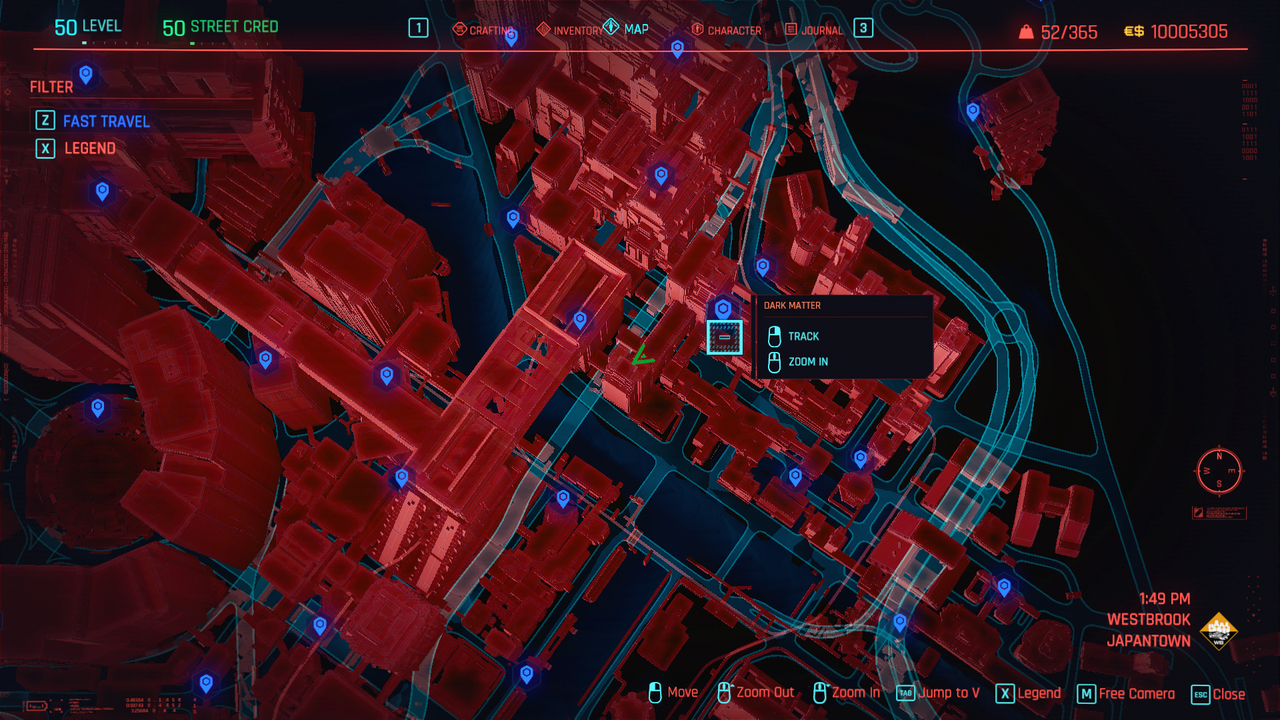Choose Zoom In in Dark Matter tooltip
Screen dimensions: 1280x720
pos(807,362)
